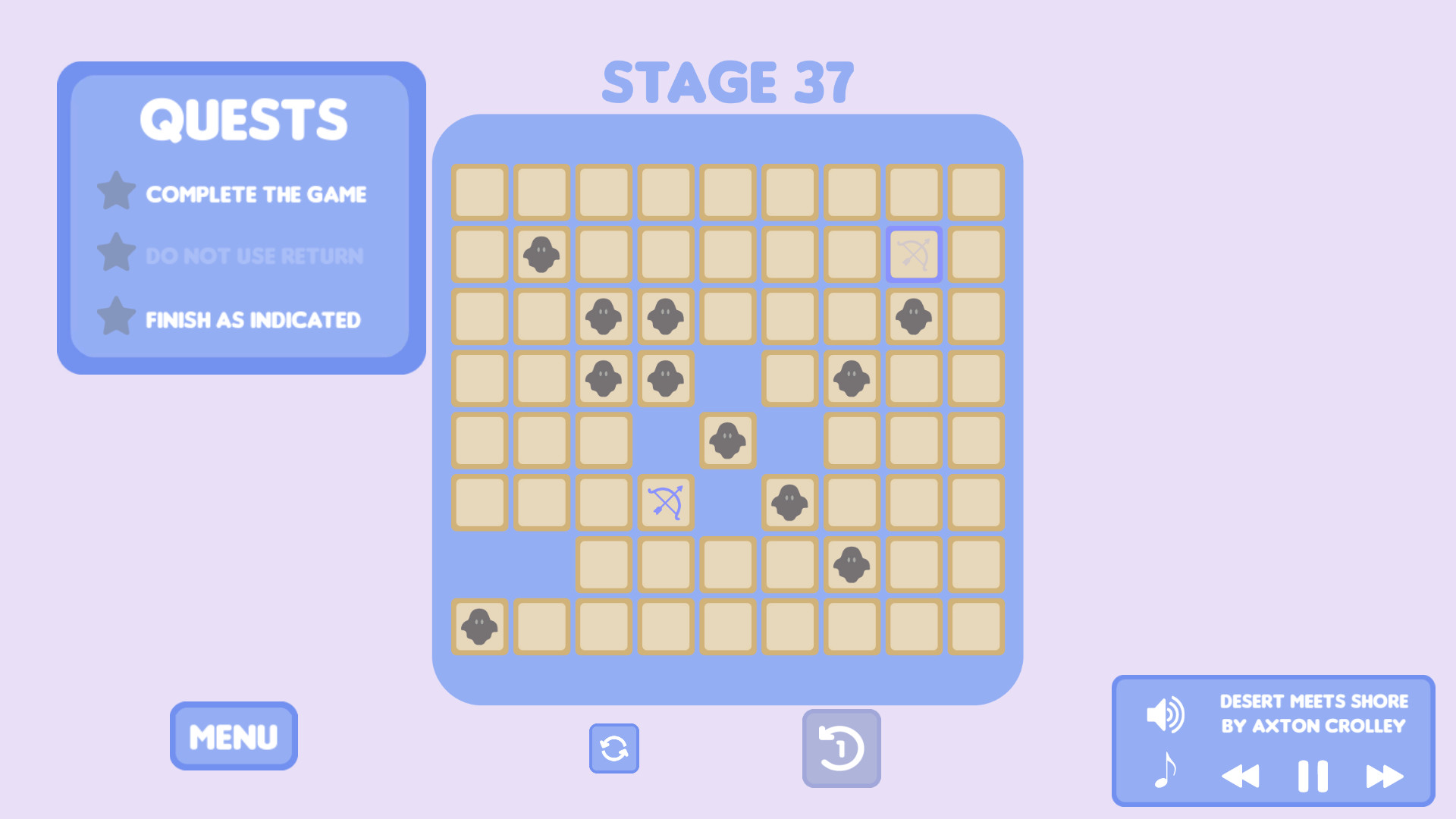Viewport: 1456px width, 819px height.
Task: Open the Menu from the stage screen
Action: [x=232, y=735]
